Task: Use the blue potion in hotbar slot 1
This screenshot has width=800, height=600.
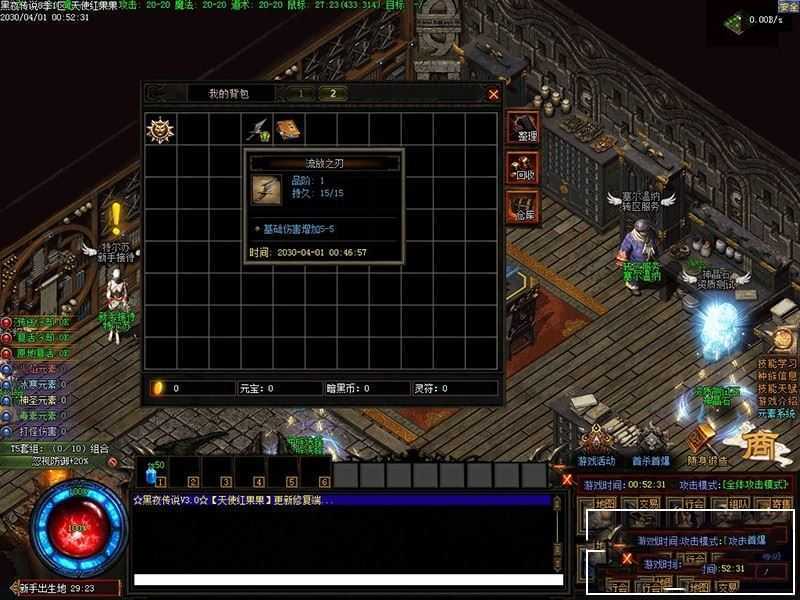Action: pyautogui.click(x=155, y=474)
